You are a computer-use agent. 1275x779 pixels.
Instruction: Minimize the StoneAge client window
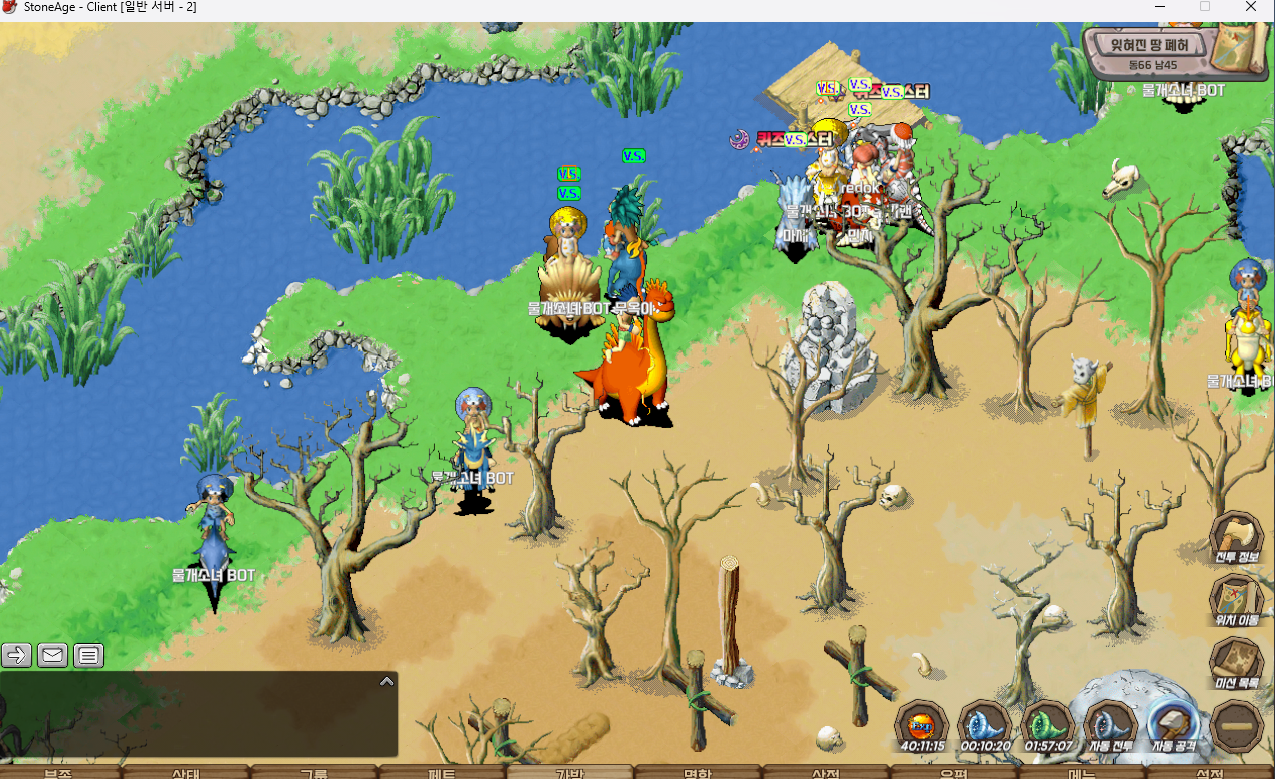[x=1159, y=7]
